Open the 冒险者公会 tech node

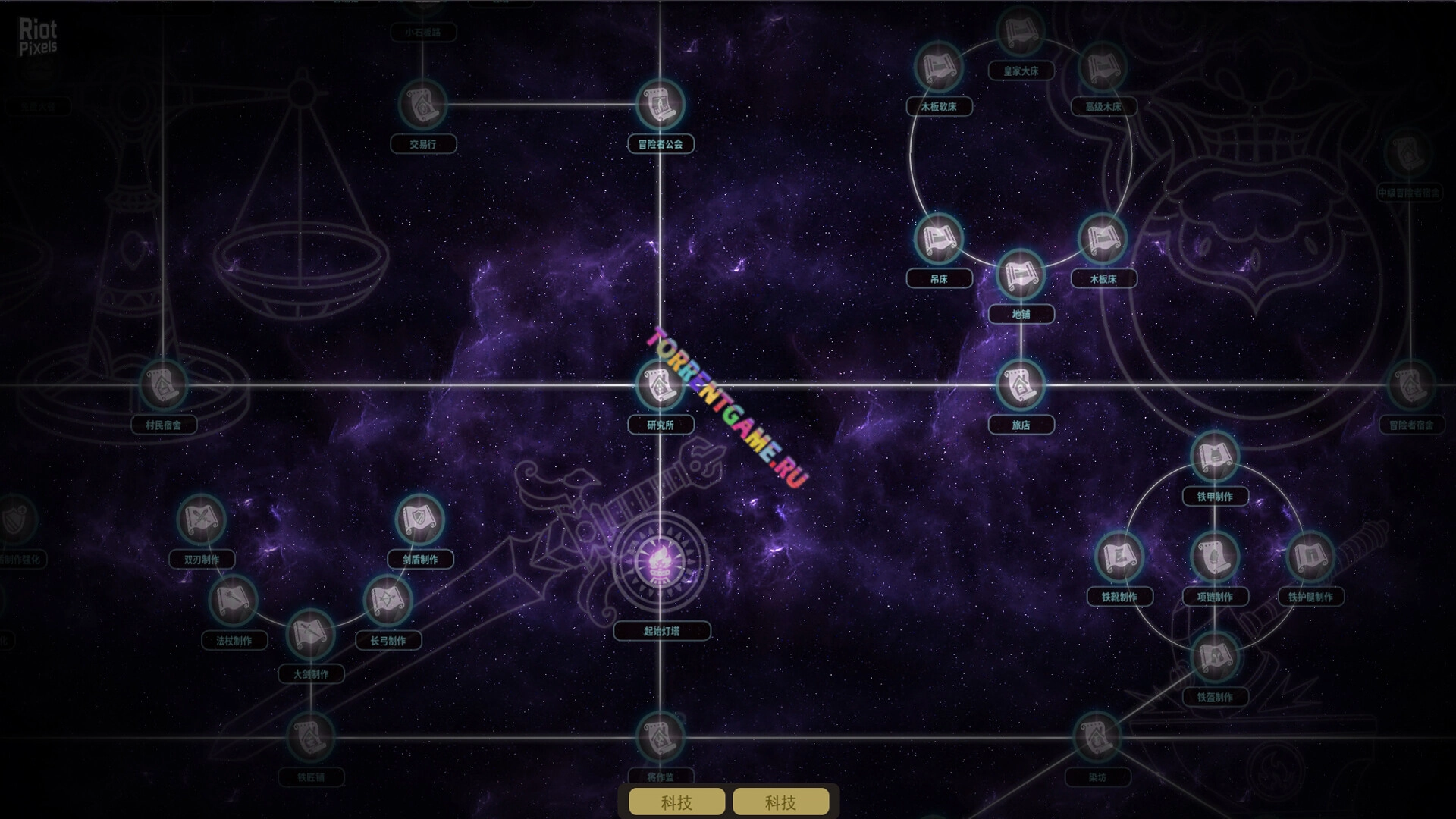click(660, 104)
